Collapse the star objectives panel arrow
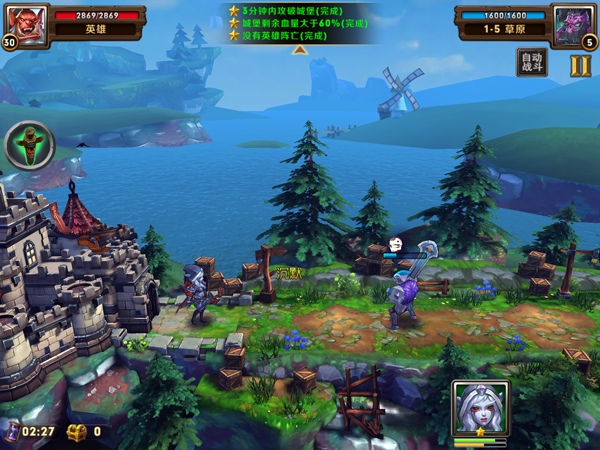The width and height of the screenshot is (600, 450). click(299, 50)
